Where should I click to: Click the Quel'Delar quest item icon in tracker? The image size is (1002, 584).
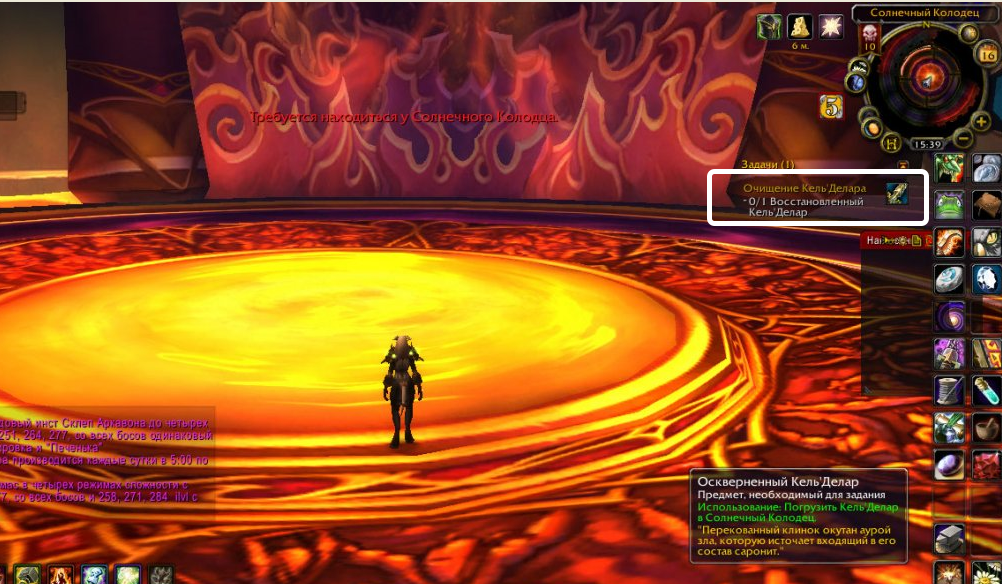pos(897,193)
